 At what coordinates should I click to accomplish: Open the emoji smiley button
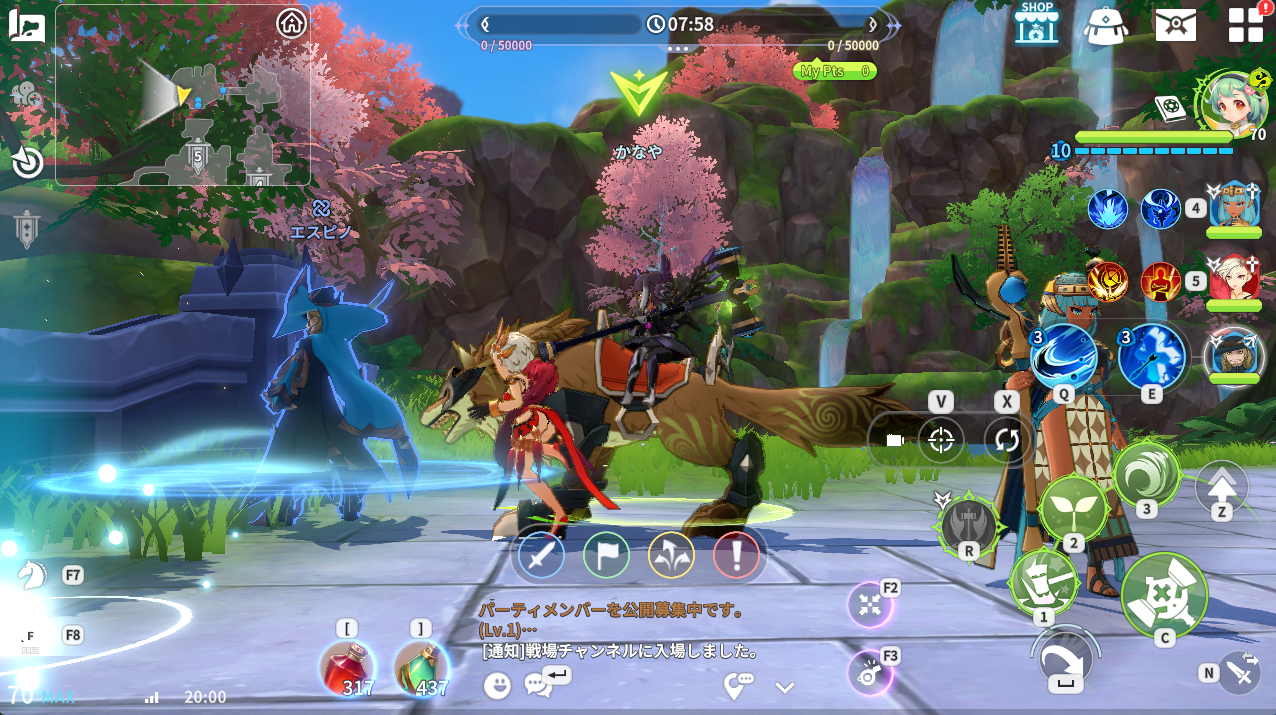point(497,685)
